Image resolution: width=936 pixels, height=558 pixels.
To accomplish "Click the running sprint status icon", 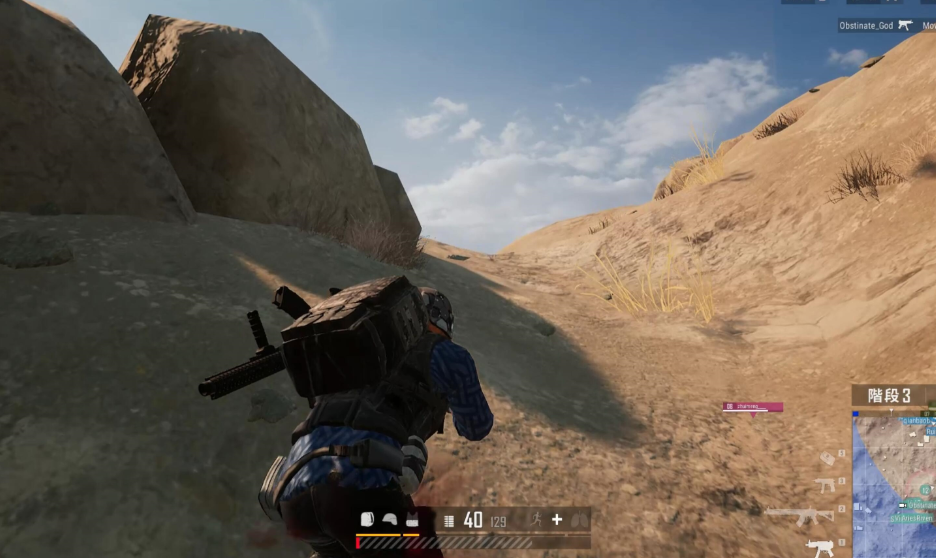I will pos(534,519).
